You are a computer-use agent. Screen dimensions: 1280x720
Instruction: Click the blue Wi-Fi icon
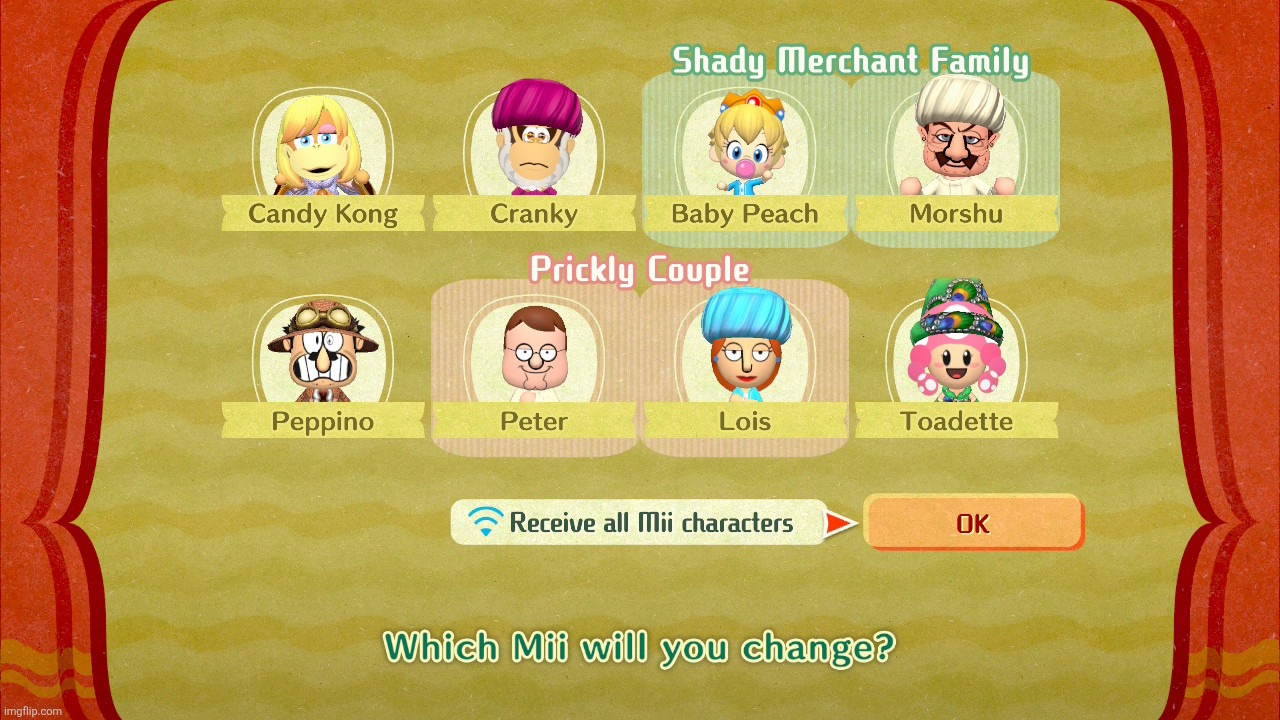[486, 522]
